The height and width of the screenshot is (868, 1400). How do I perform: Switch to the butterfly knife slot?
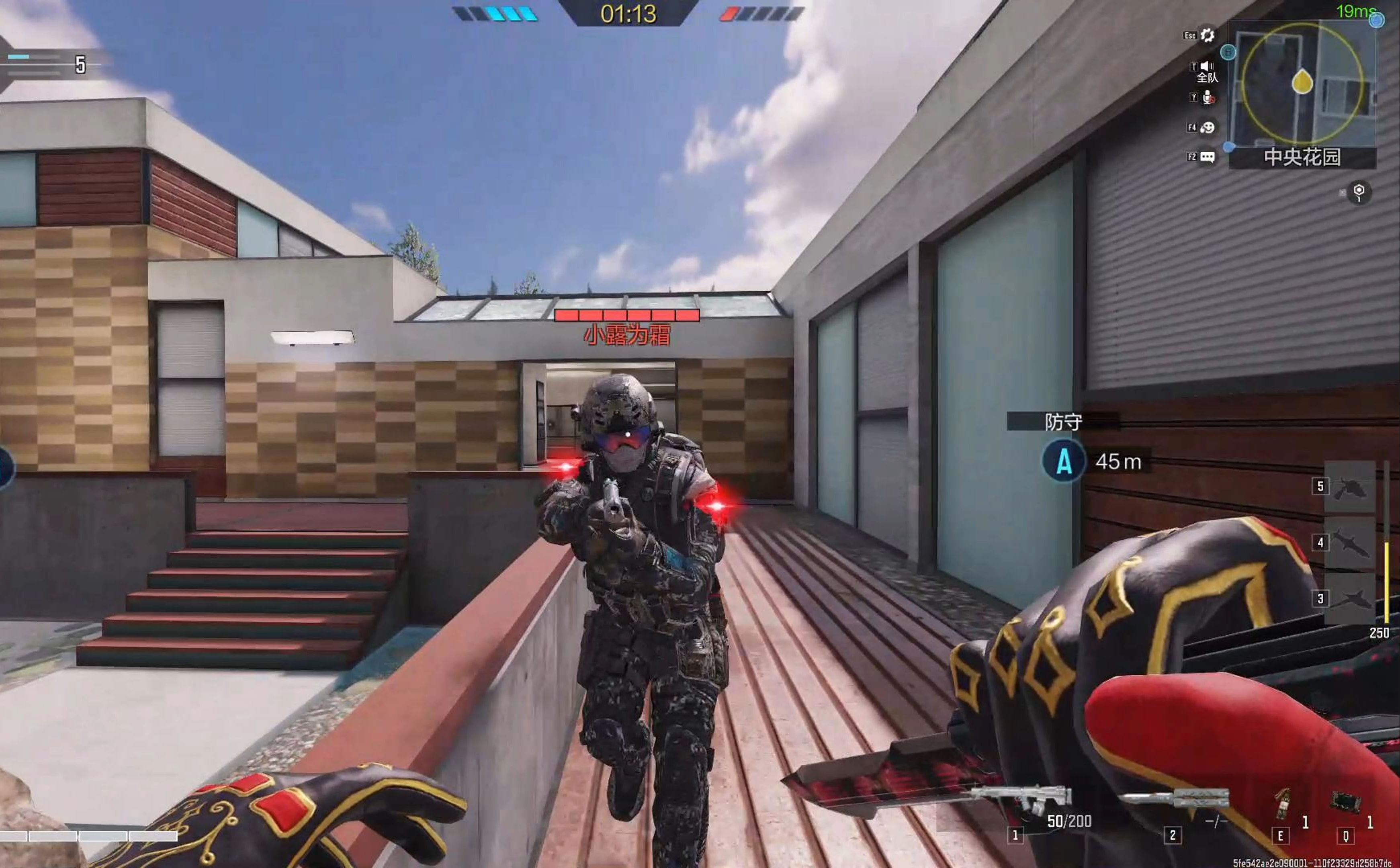(1174, 798)
